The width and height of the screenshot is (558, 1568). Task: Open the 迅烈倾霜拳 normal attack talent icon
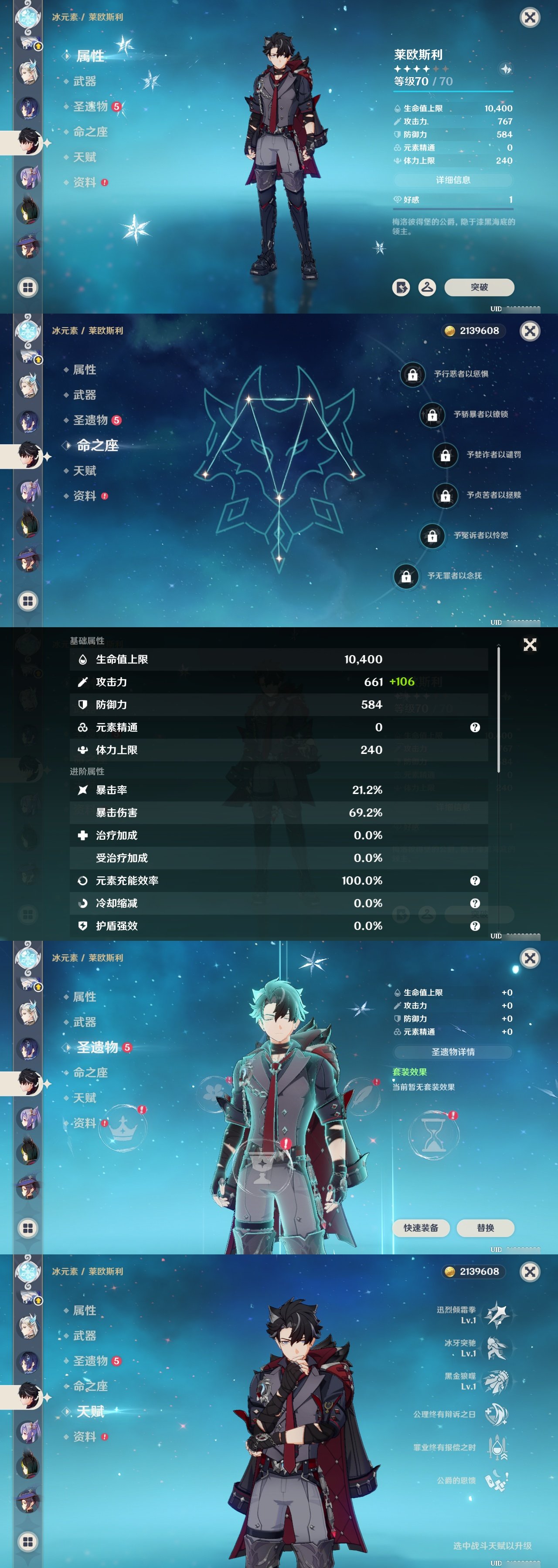tap(498, 1315)
